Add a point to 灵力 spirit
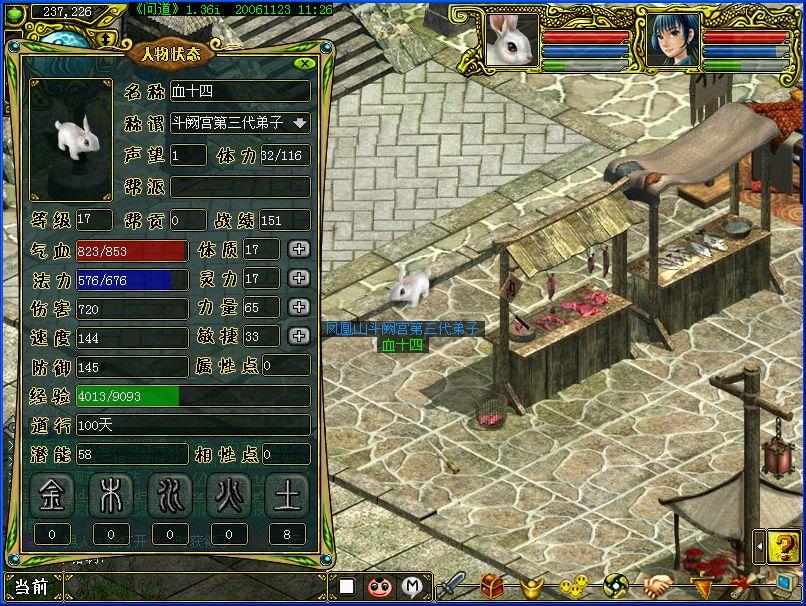806x606 pixels. [299, 278]
